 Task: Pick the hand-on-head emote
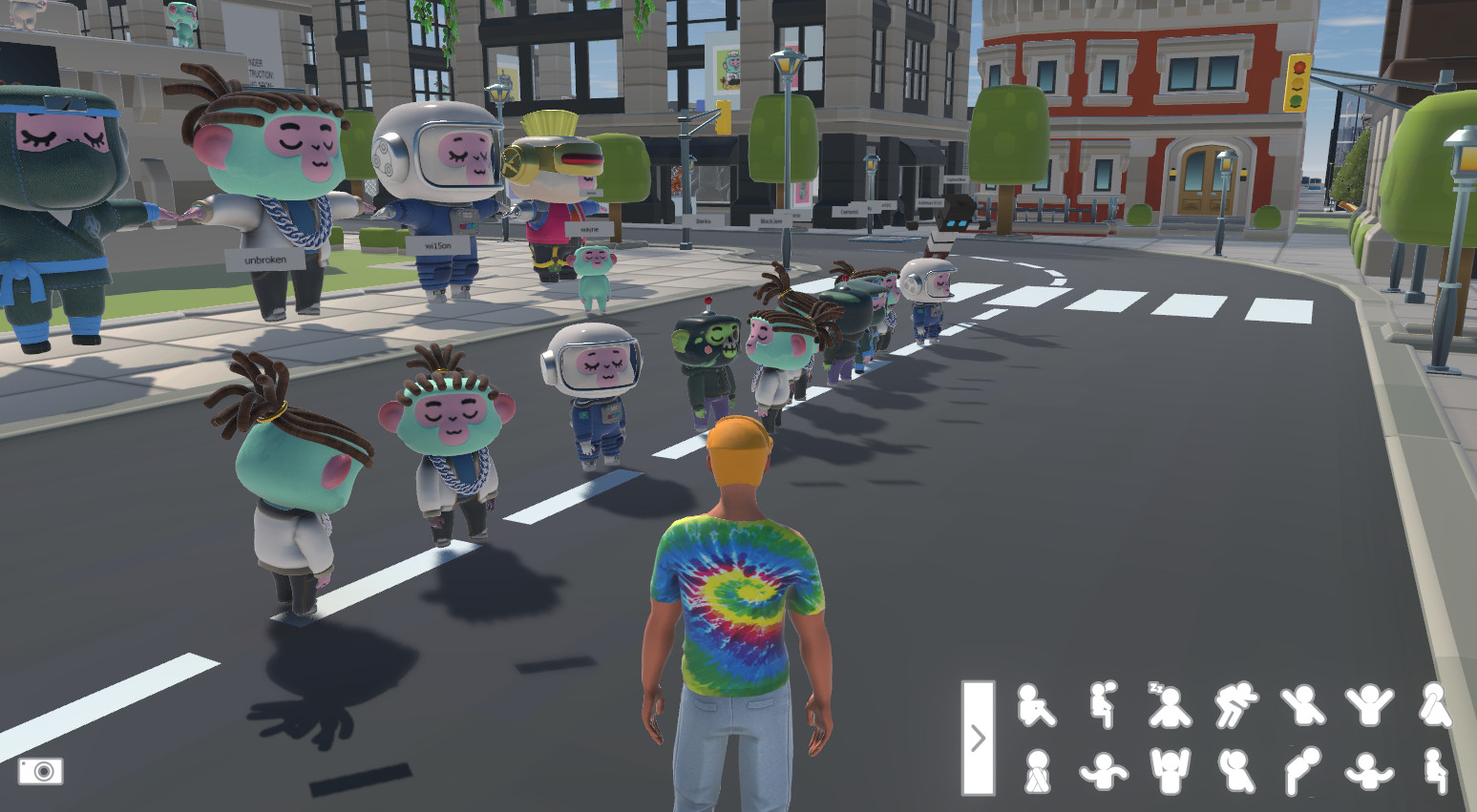pyautogui.click(x=1235, y=771)
